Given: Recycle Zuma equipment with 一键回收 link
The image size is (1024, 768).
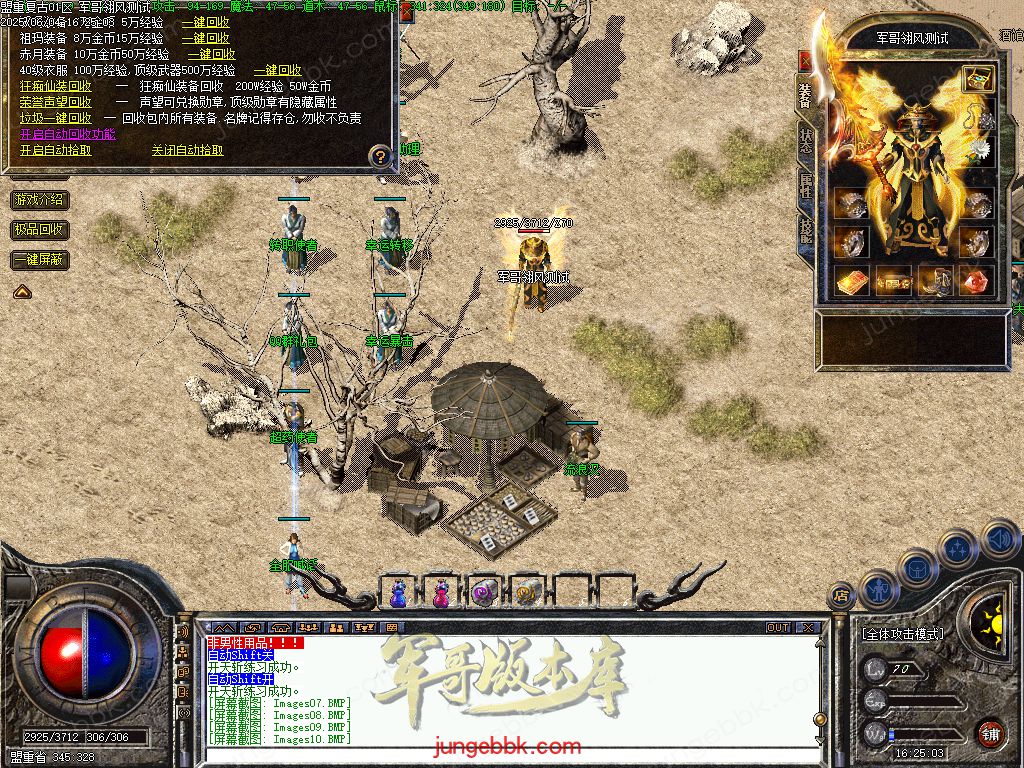Looking at the screenshot, I should click(x=205, y=38).
